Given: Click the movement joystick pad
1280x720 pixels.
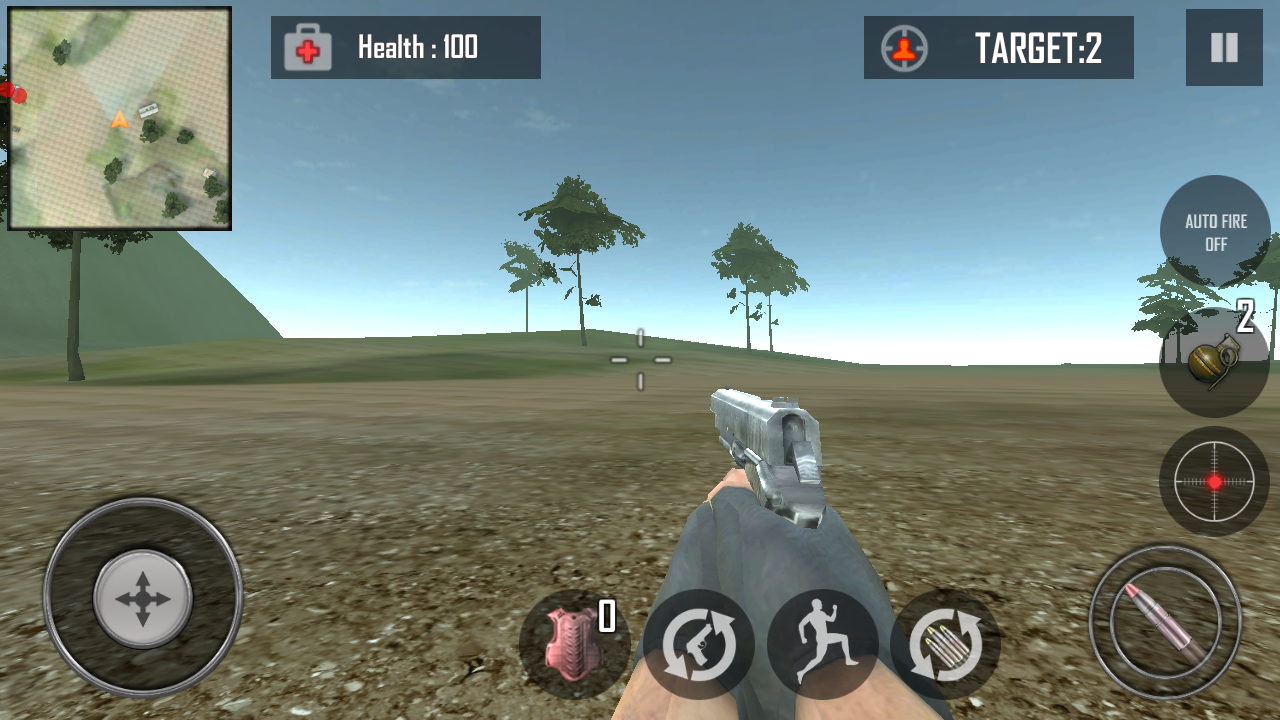Looking at the screenshot, I should 143,598.
